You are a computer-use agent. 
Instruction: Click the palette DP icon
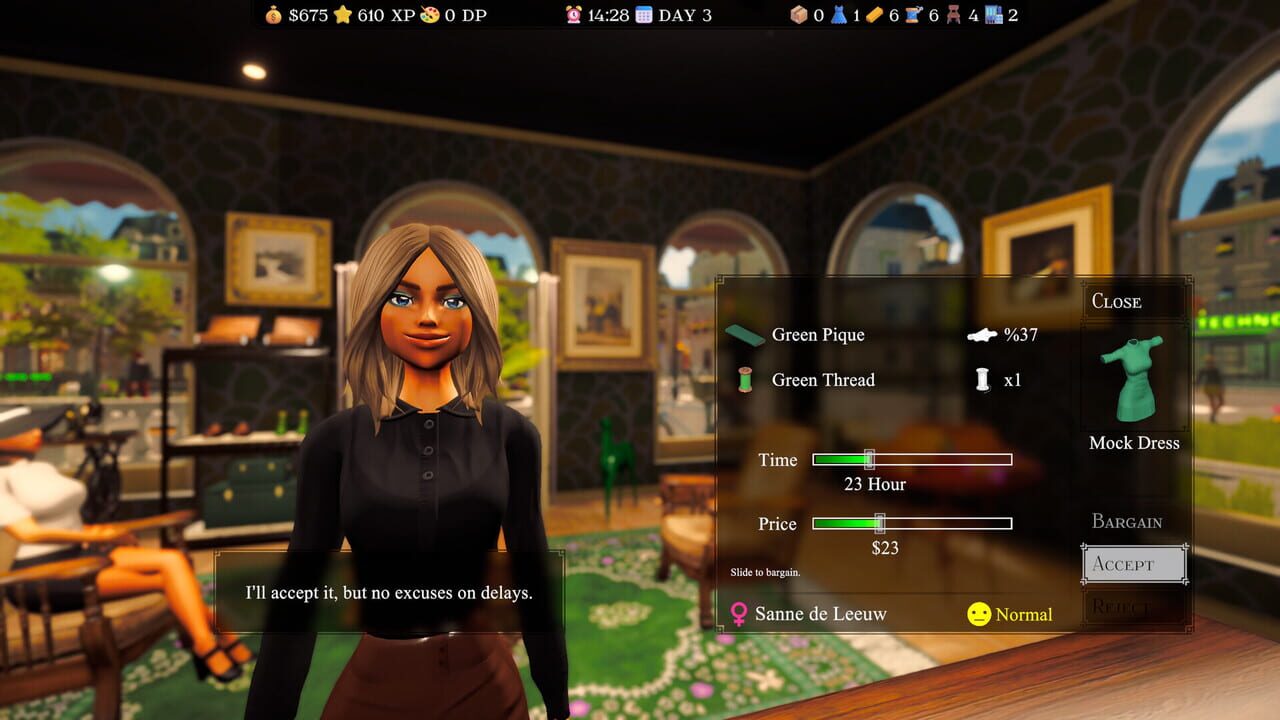[429, 15]
